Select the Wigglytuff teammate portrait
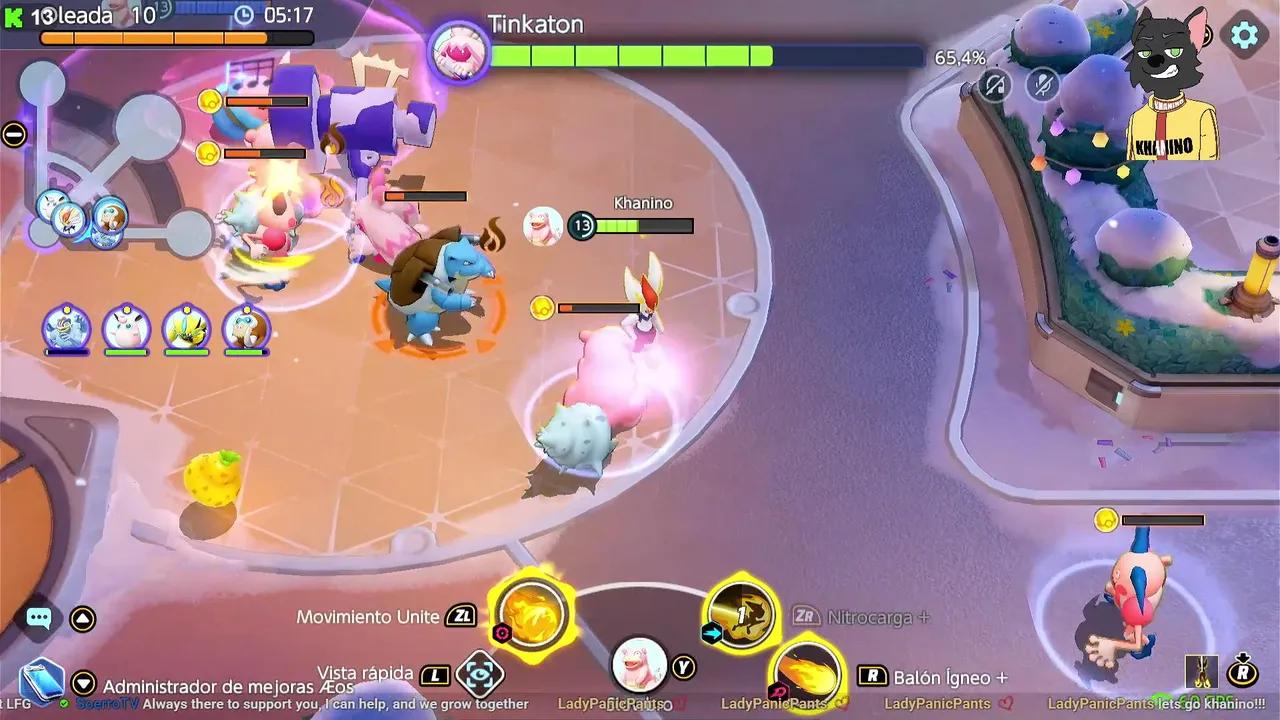This screenshot has height=720, width=1280. point(127,329)
